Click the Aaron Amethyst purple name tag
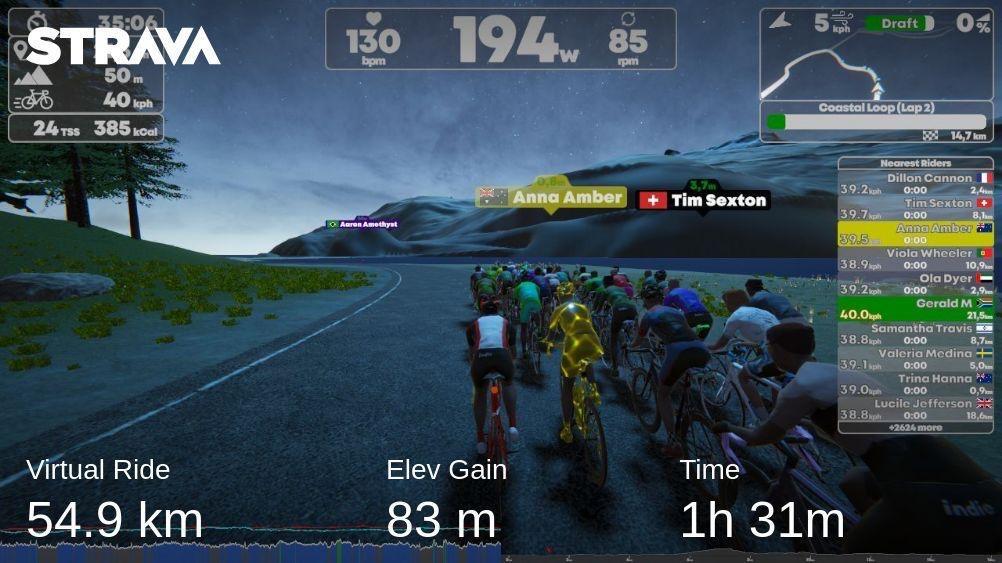 tap(362, 225)
